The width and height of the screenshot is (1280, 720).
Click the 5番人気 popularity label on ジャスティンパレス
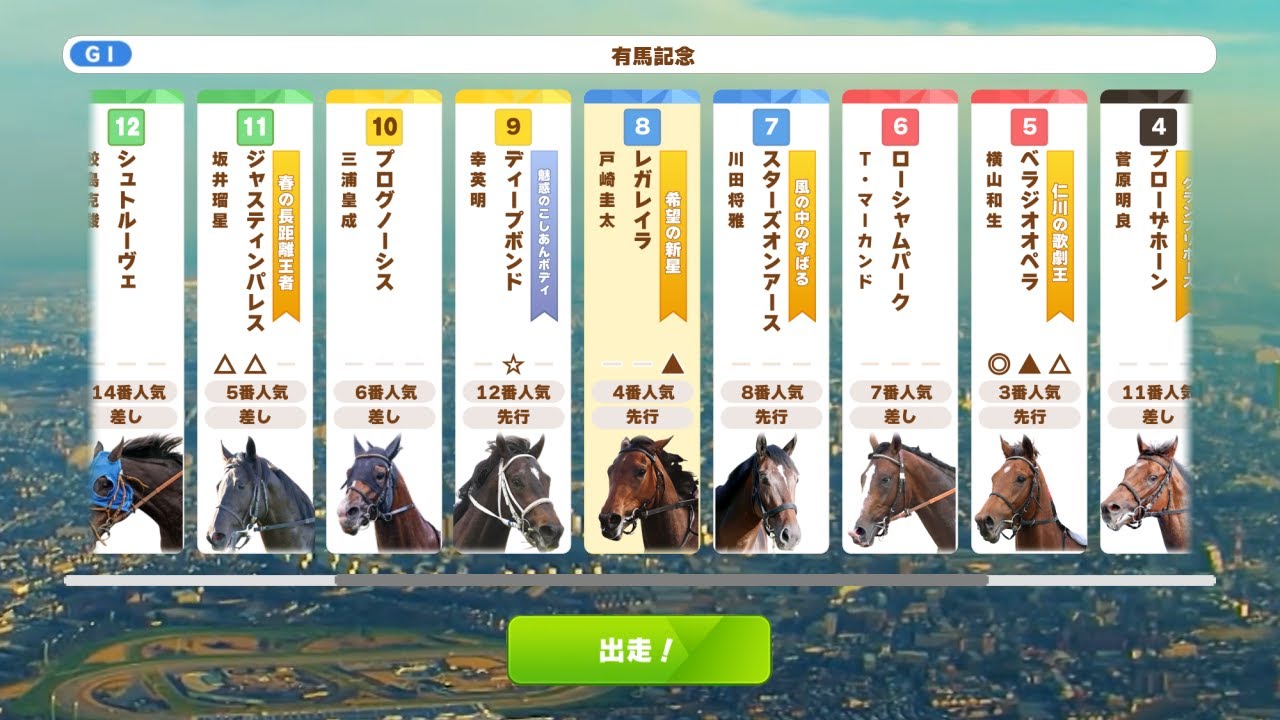point(256,392)
